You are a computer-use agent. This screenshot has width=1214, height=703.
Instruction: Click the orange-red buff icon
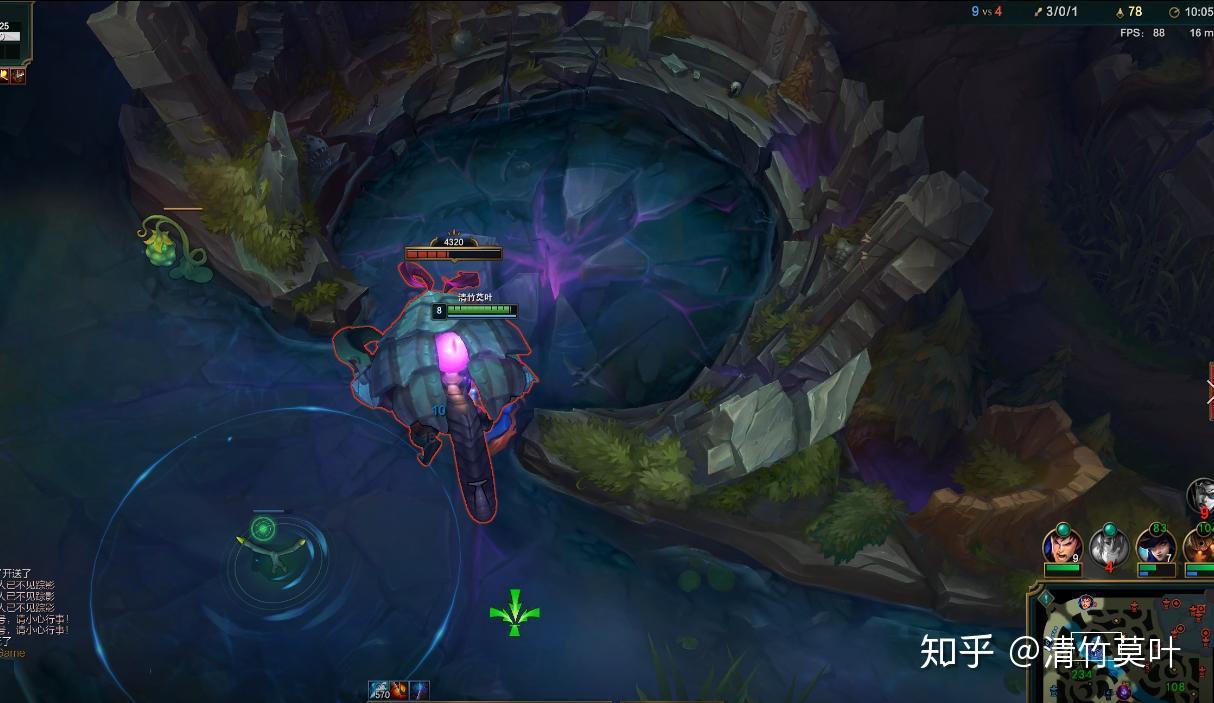(x=400, y=690)
